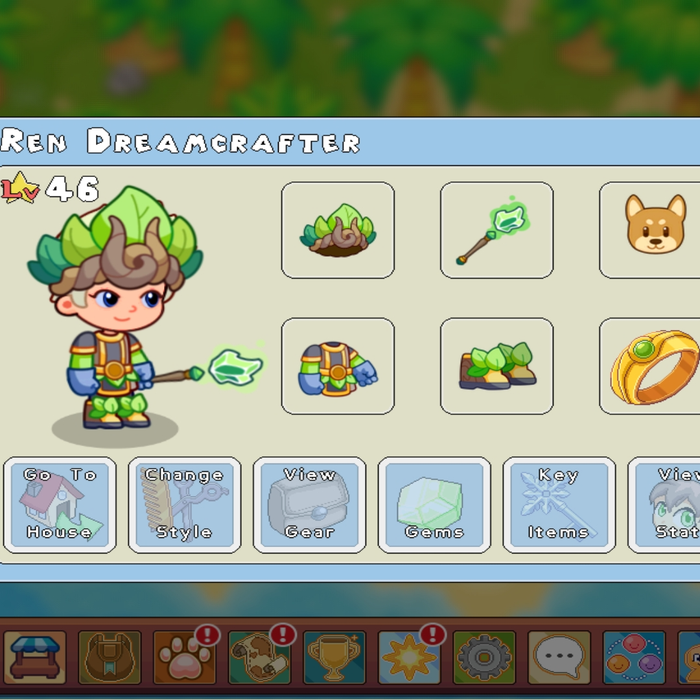This screenshot has width=700, height=700.
Task: Click the View Gear button
Action: pos(309,505)
